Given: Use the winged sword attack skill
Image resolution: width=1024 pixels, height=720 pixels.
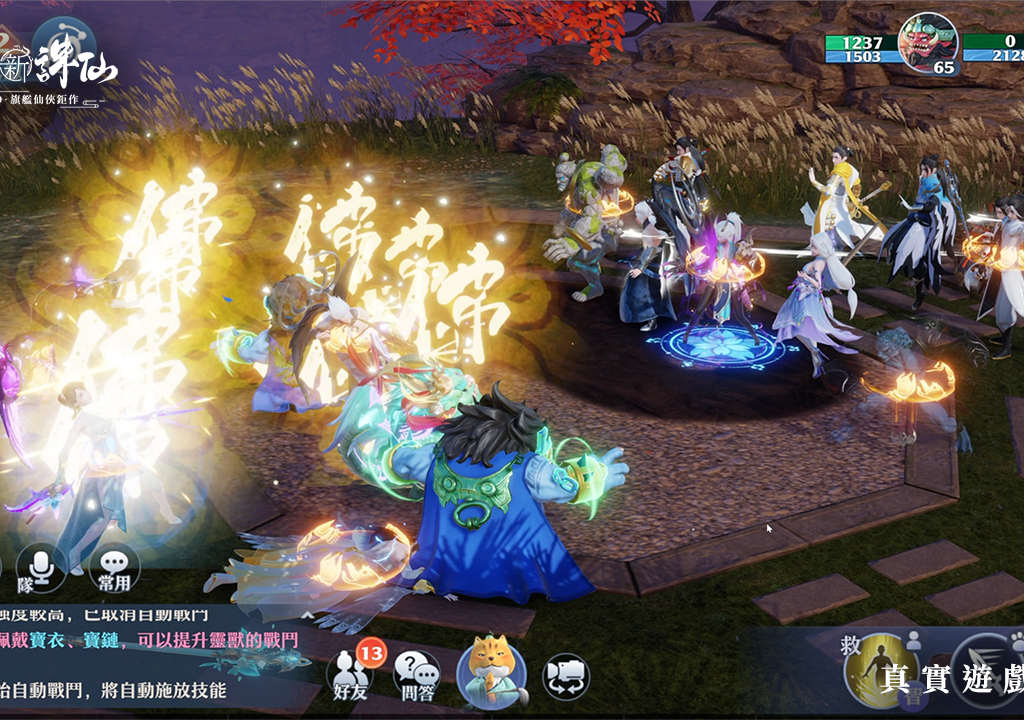Looking at the screenshot, I should coord(990,668).
